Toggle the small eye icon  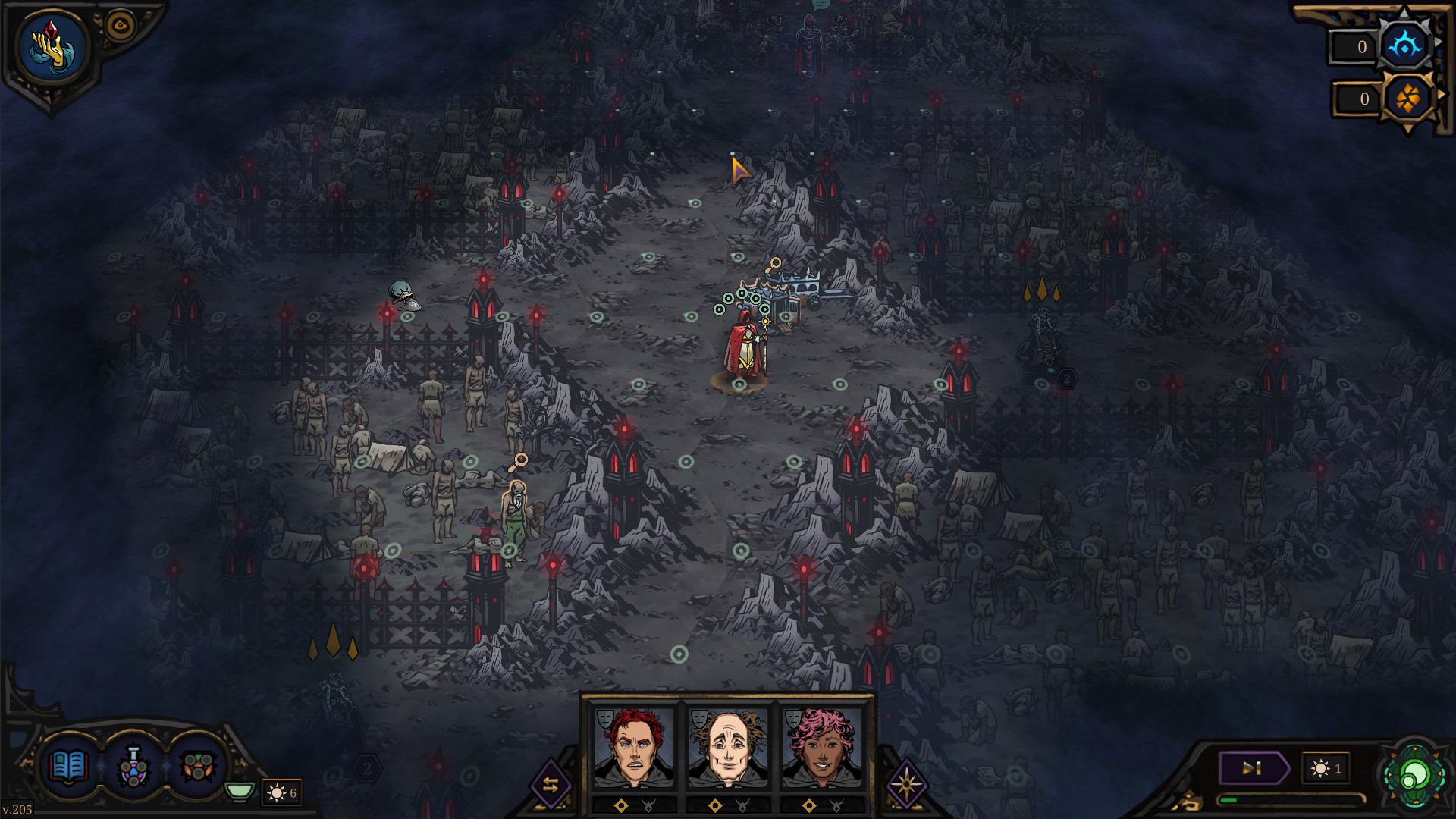click(120, 27)
